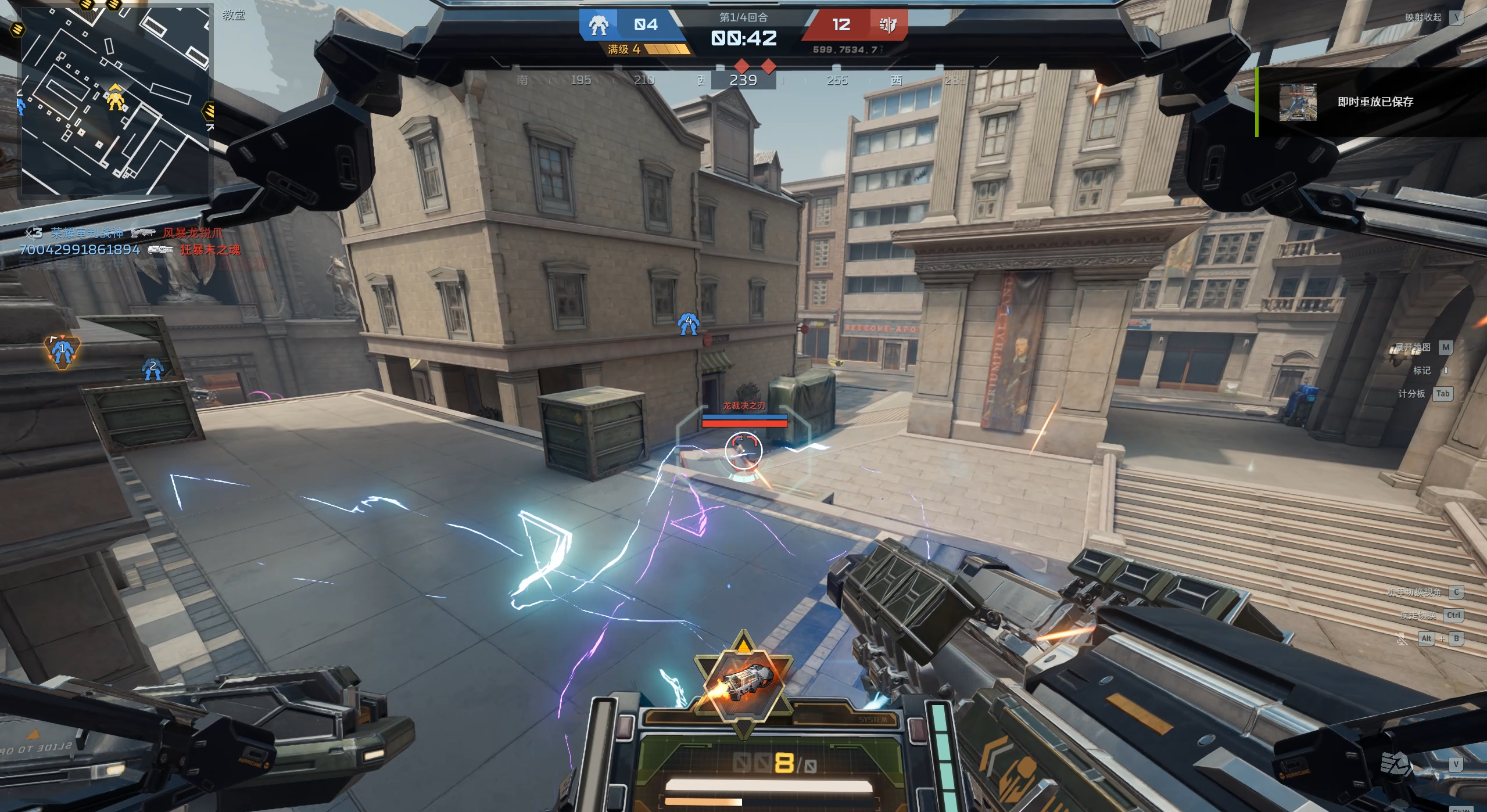Click the minimap in the corner
This screenshot has height=812, width=1487.
click(115, 100)
